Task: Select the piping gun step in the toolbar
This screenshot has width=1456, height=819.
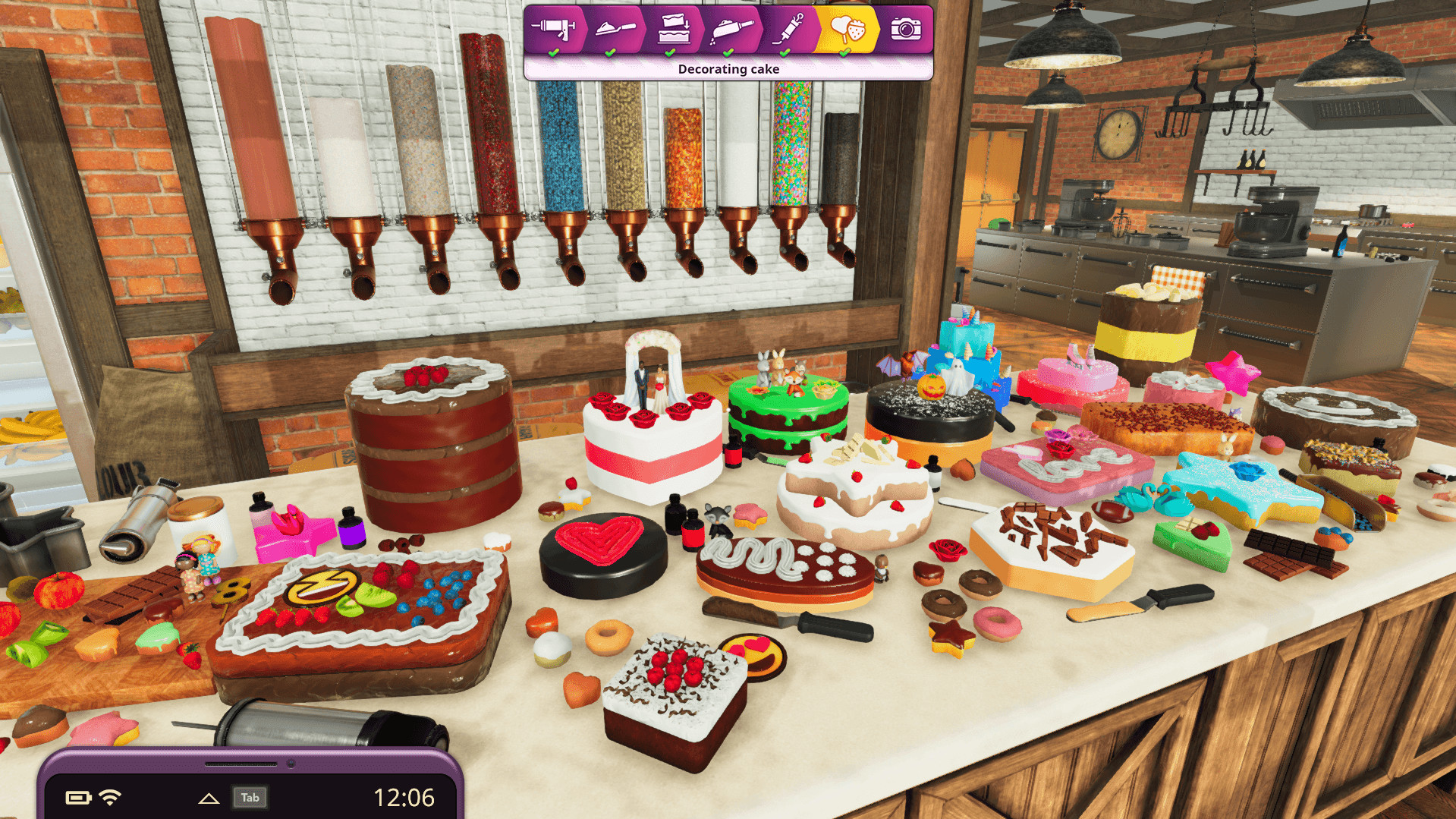Action: (x=555, y=29)
